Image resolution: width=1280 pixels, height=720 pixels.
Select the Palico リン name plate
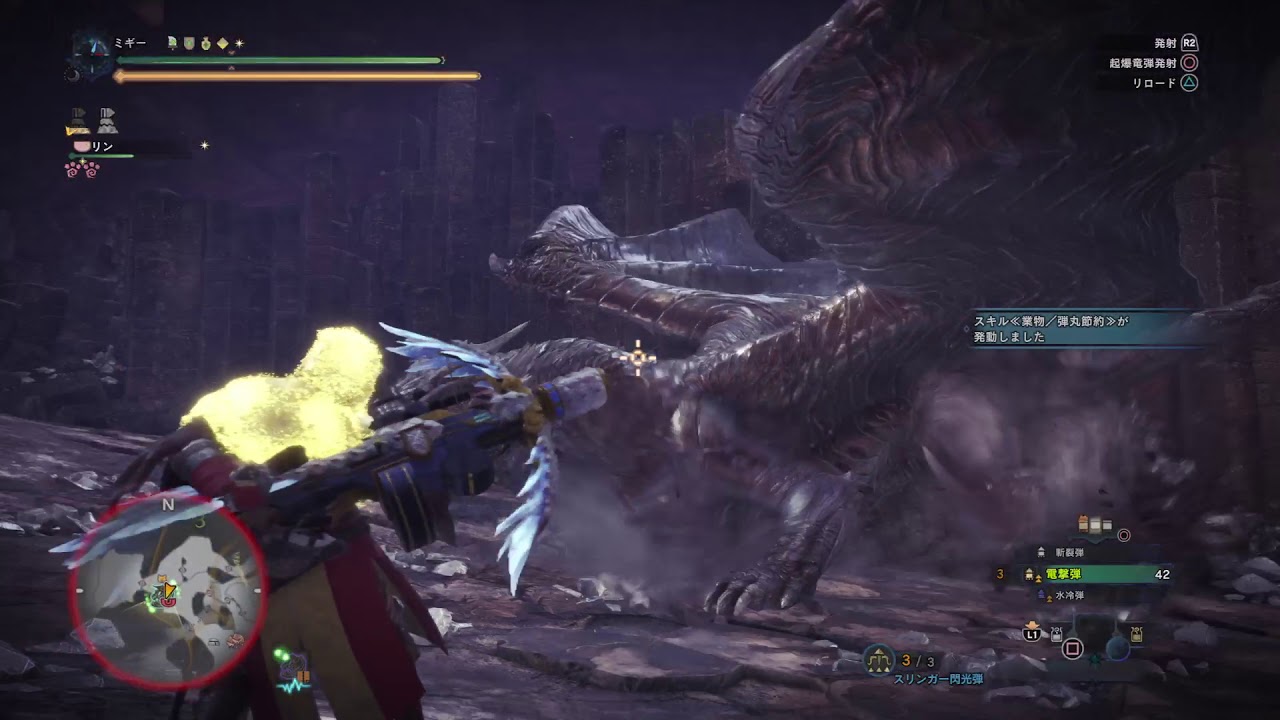(x=102, y=146)
